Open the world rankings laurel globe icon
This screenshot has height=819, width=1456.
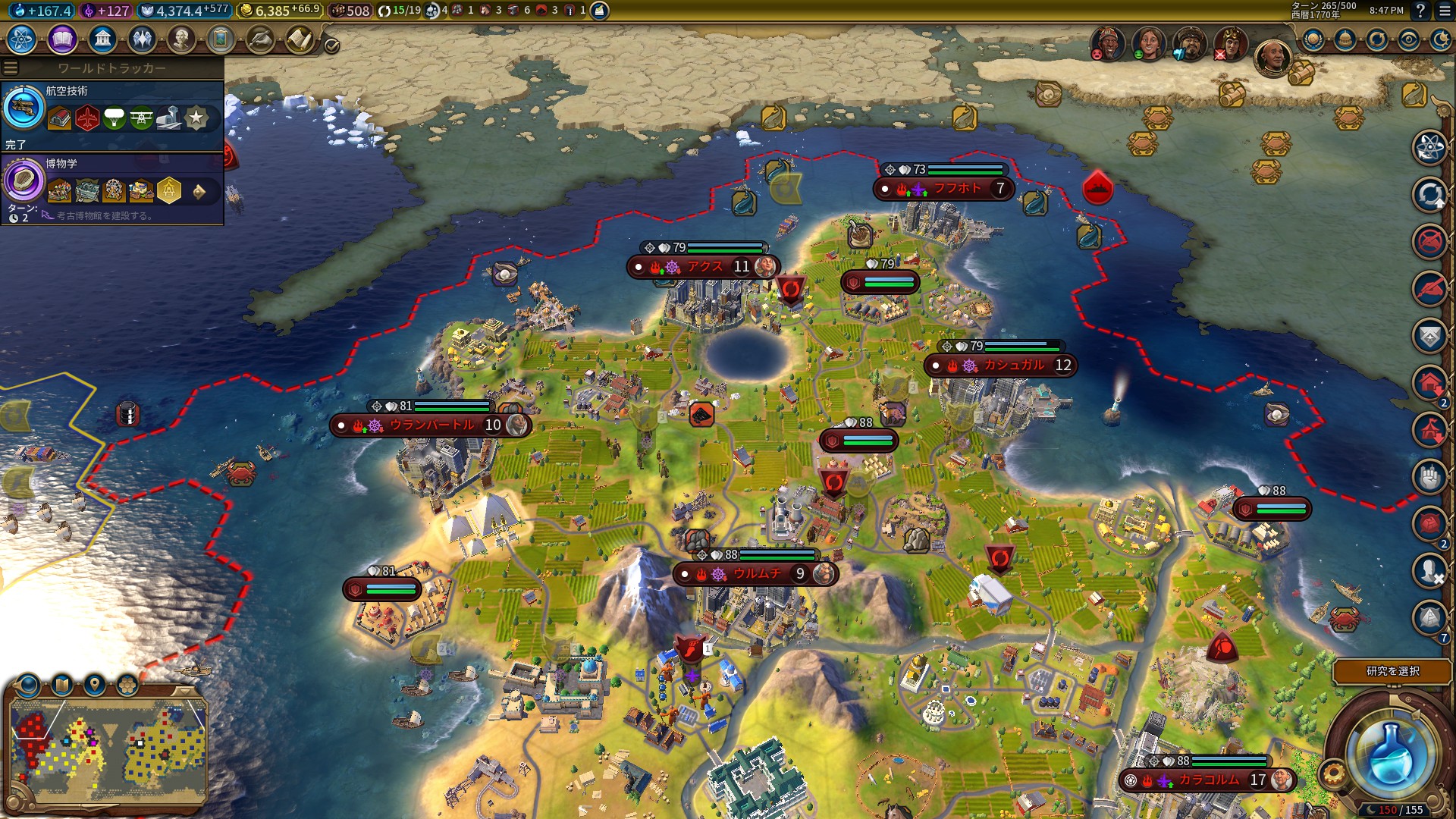[1313, 39]
